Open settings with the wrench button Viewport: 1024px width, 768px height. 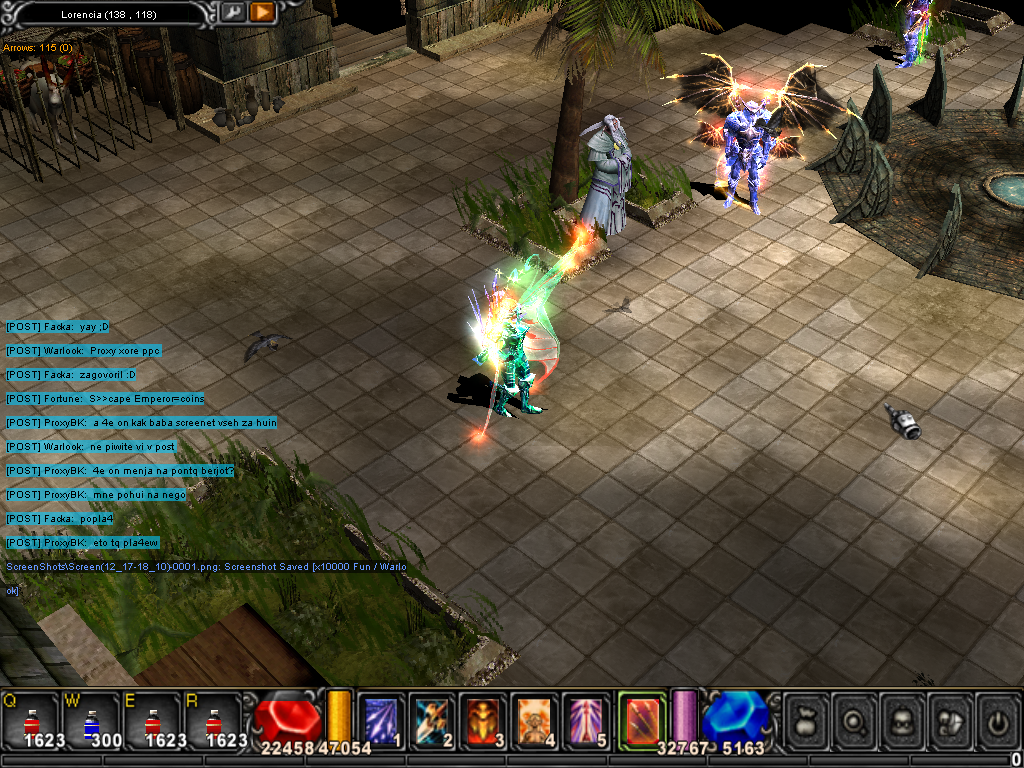click(232, 12)
